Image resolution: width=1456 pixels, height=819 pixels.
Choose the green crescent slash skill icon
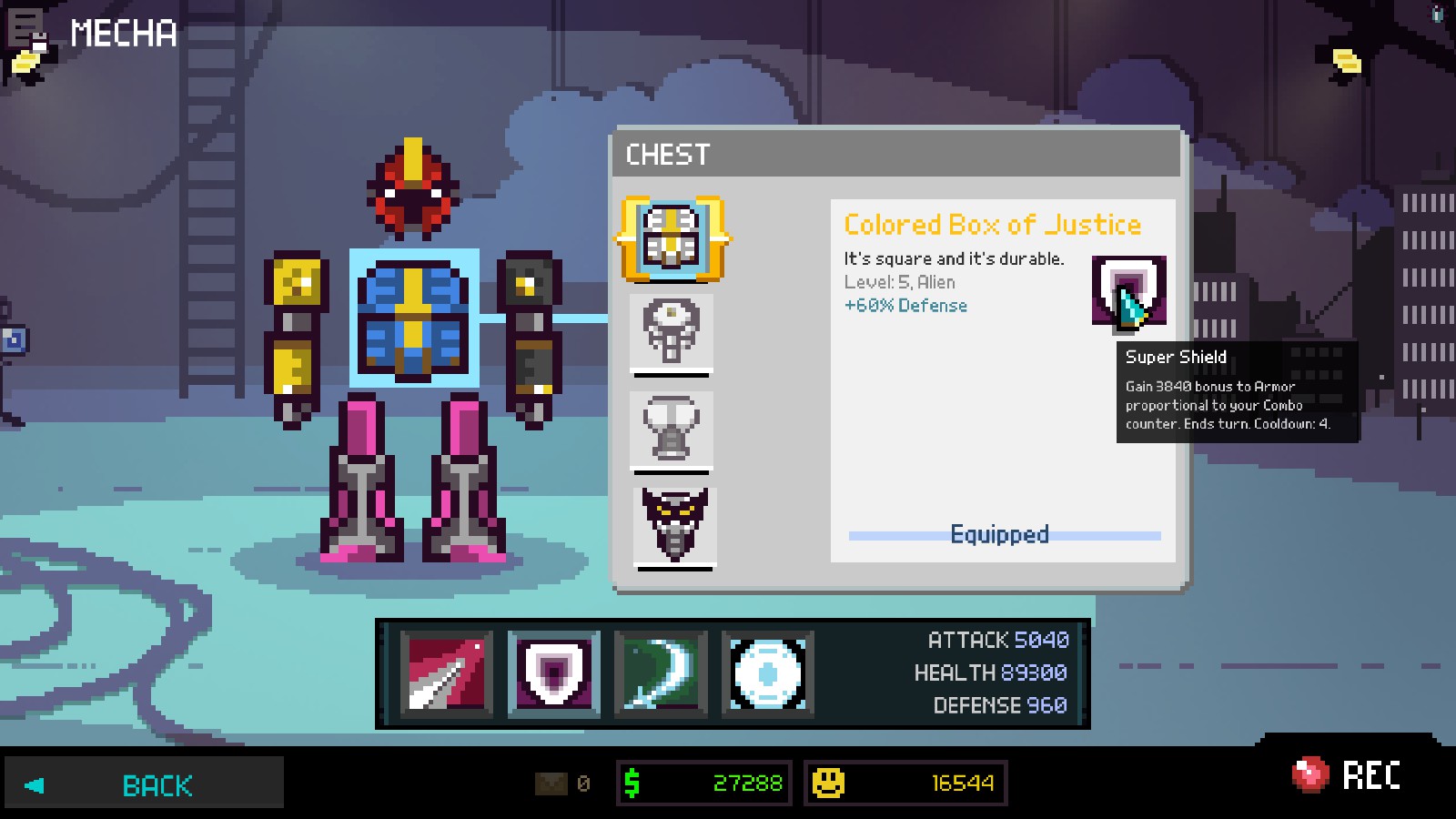coord(661,673)
